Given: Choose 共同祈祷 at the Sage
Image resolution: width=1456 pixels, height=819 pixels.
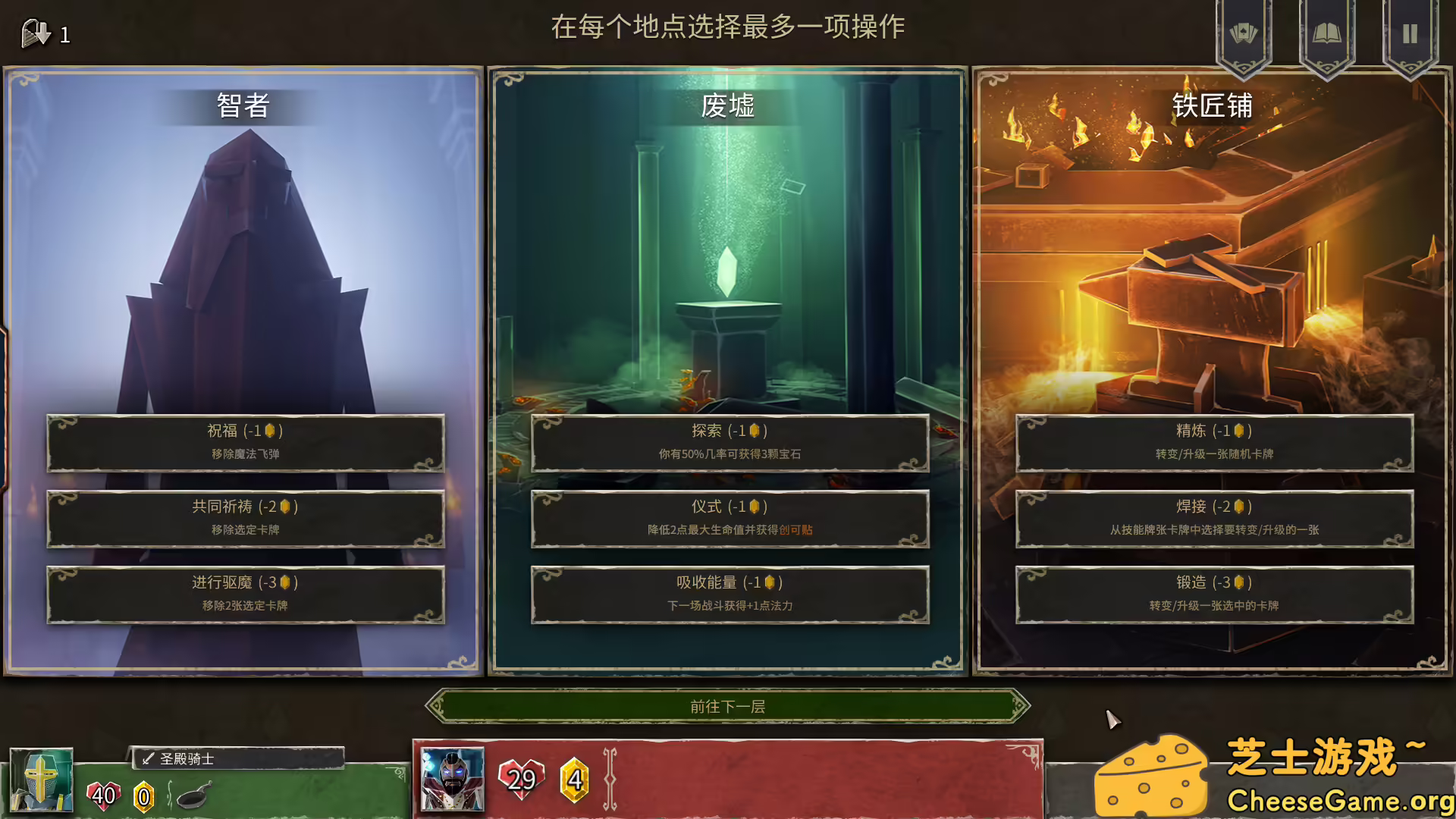Looking at the screenshot, I should coord(244,518).
